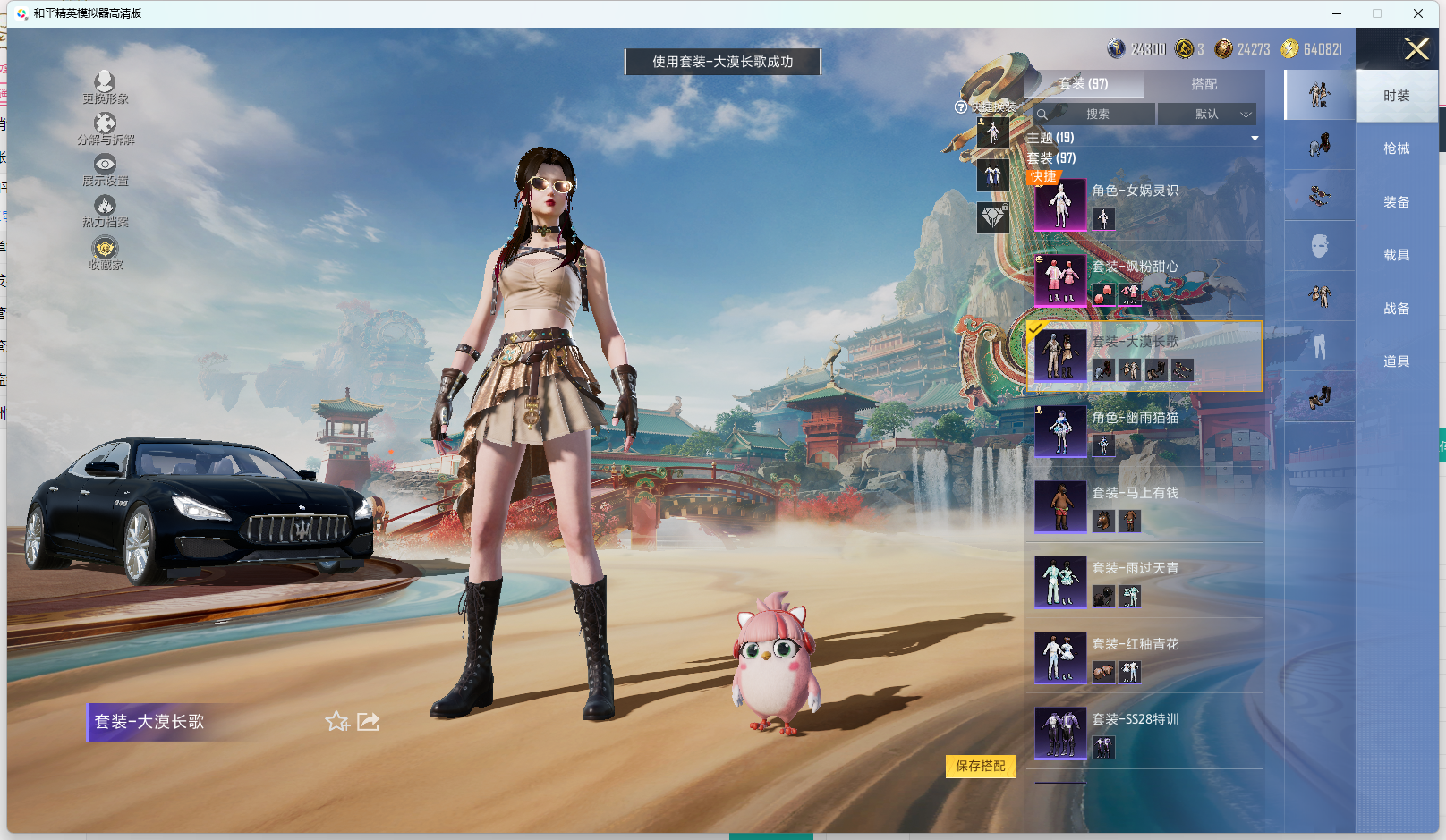This screenshot has width=1446, height=840.
Task: Click the 保存搭配 button
Action: click(980, 766)
